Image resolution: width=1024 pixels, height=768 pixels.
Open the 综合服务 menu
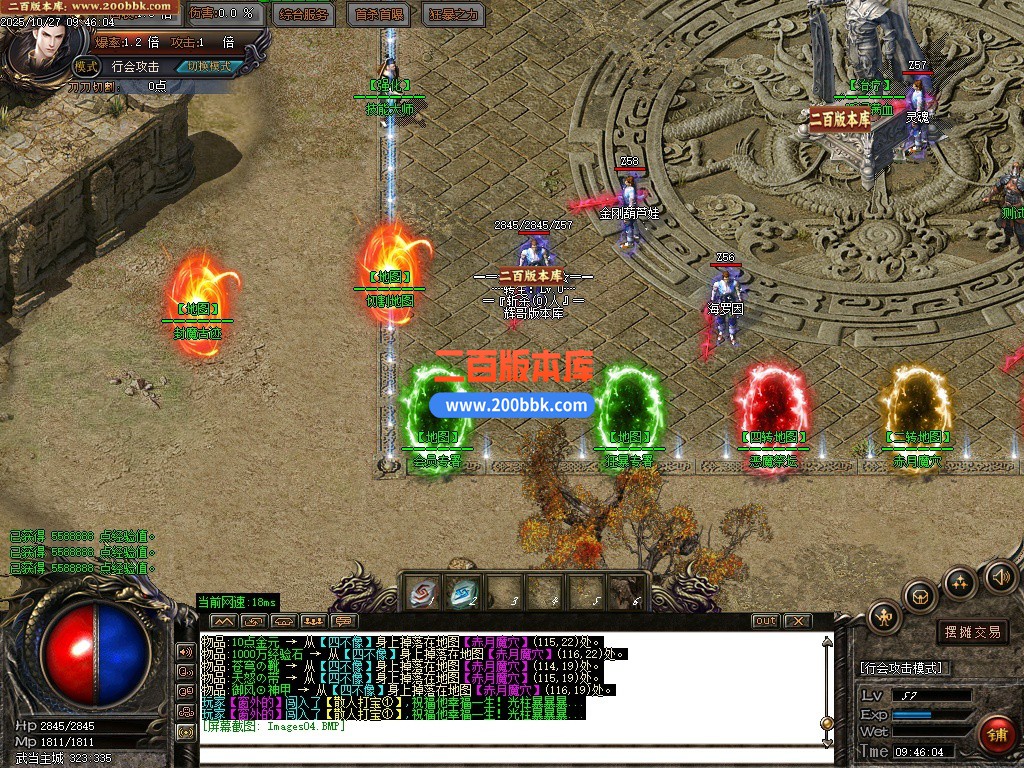(305, 14)
